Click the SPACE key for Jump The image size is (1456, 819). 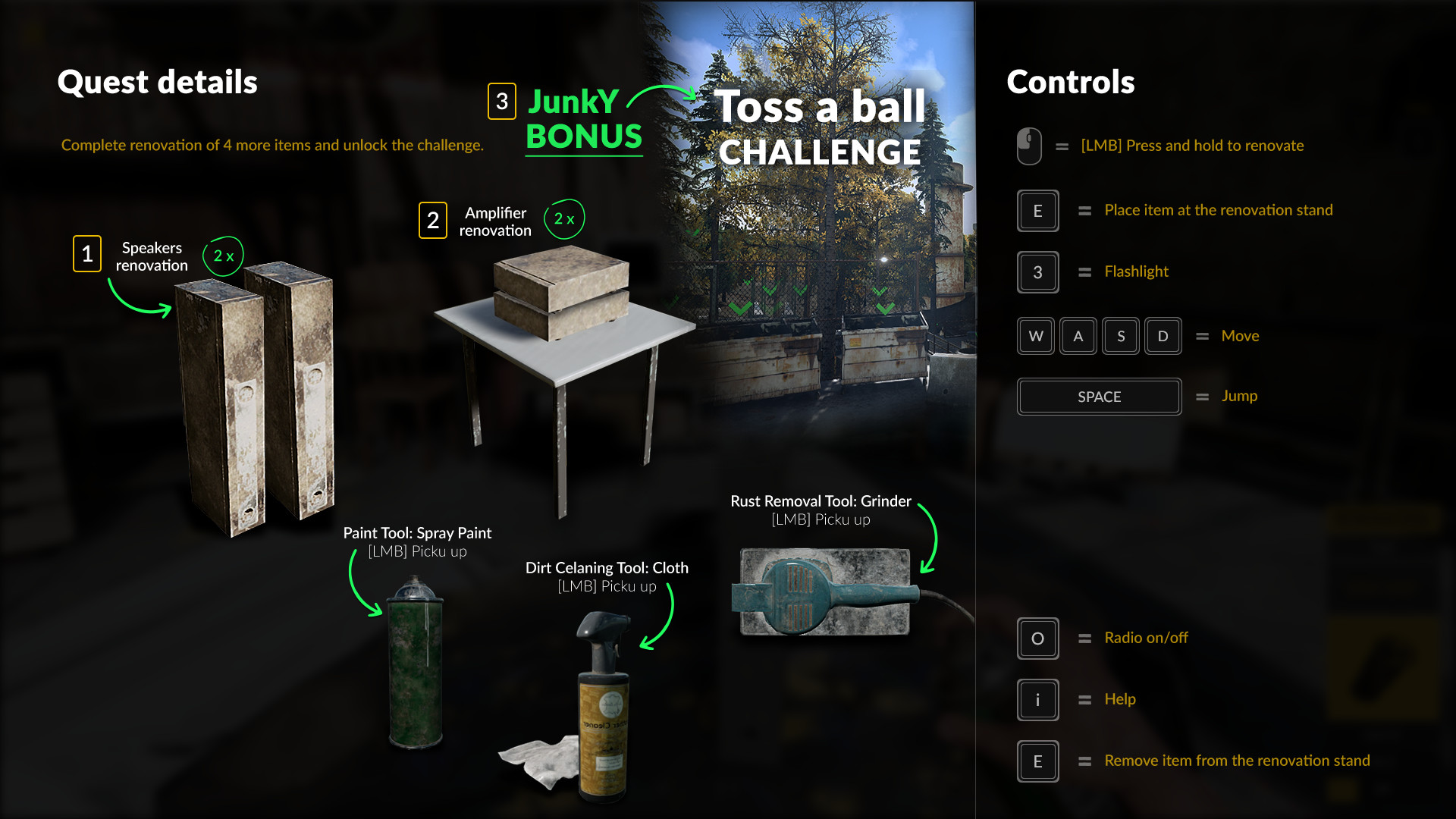click(1099, 397)
